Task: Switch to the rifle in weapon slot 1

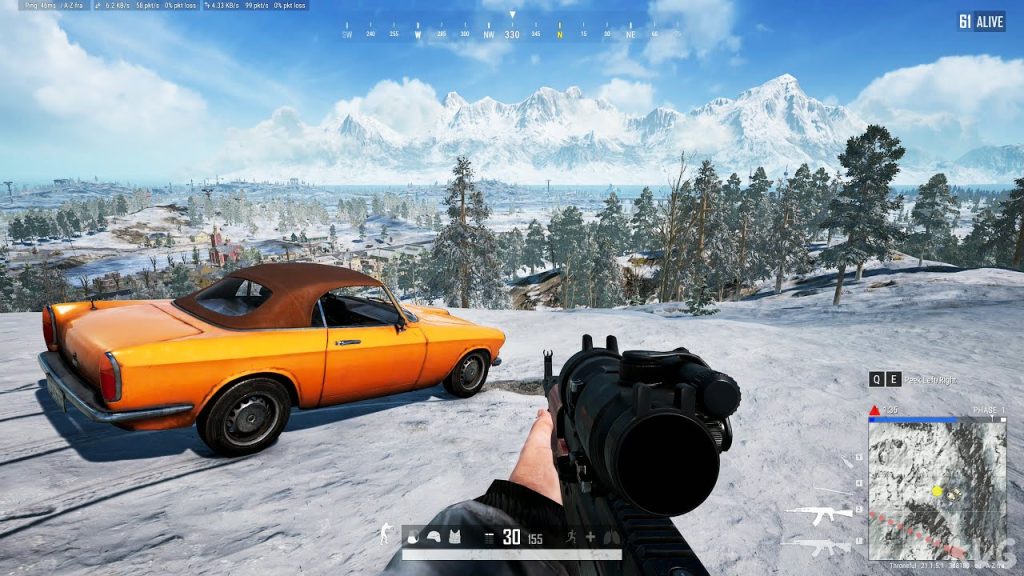Action: 816,546
